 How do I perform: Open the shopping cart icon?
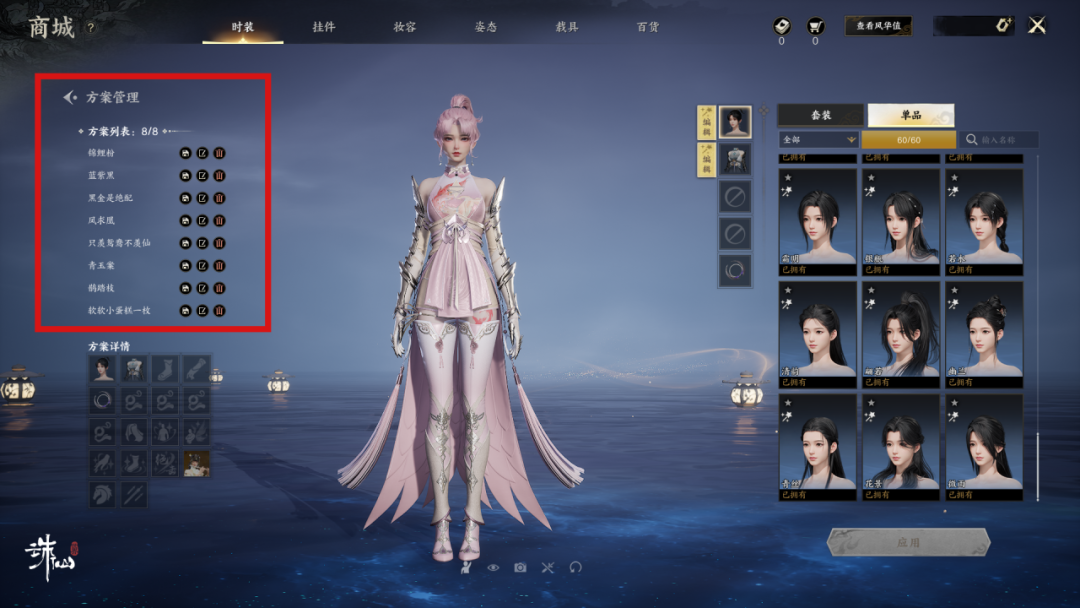click(815, 27)
